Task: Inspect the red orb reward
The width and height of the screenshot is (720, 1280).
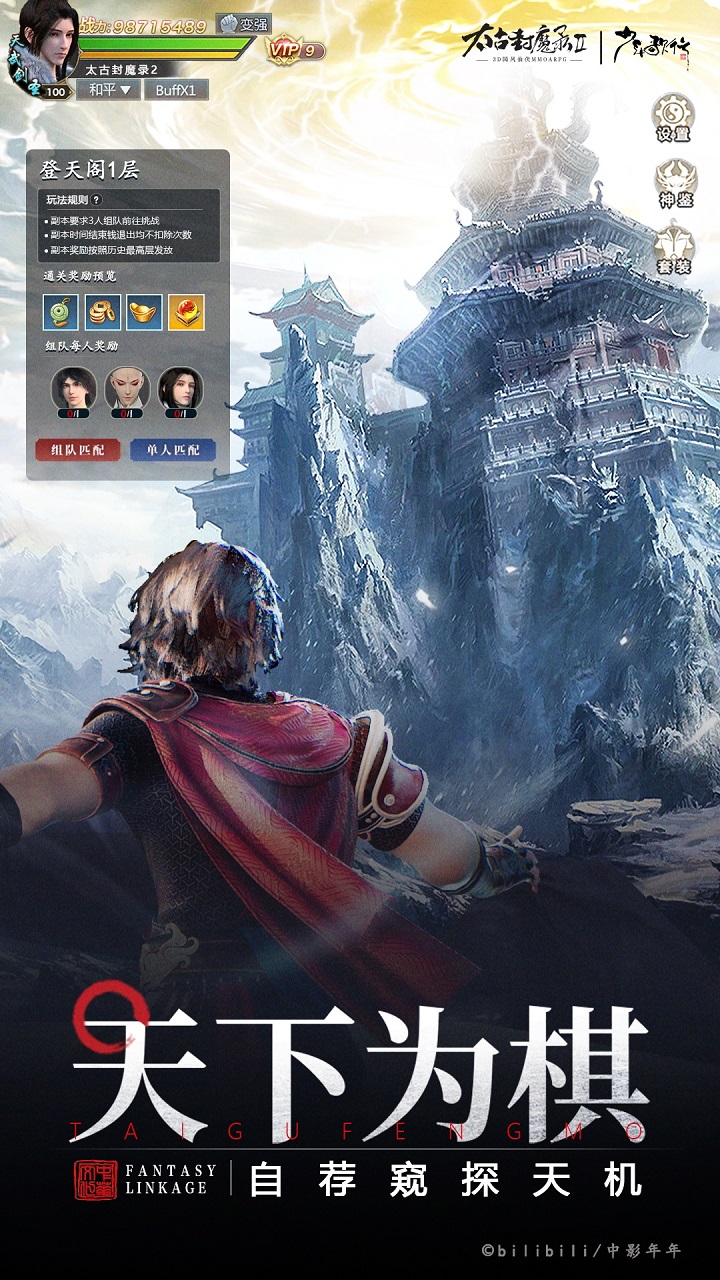Action: [186, 312]
